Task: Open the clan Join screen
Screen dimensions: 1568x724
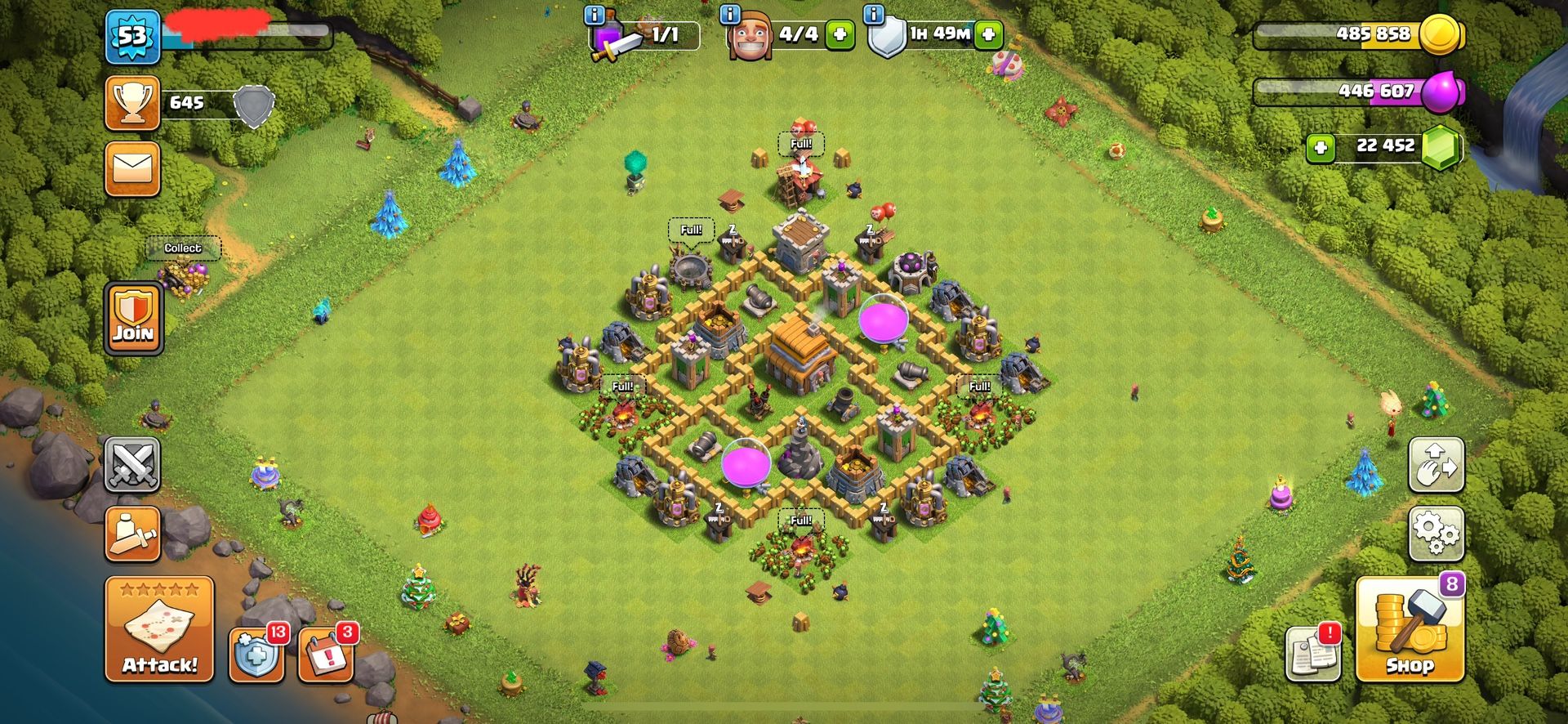Action: pos(133,315)
